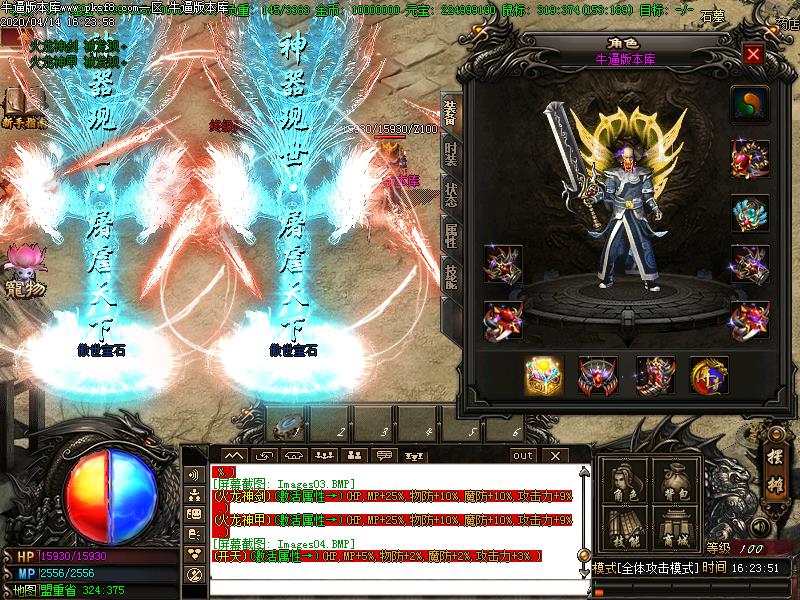This screenshot has width=800, height=600.
Task: Select the 装备 (equipment) tab
Action: (451, 112)
